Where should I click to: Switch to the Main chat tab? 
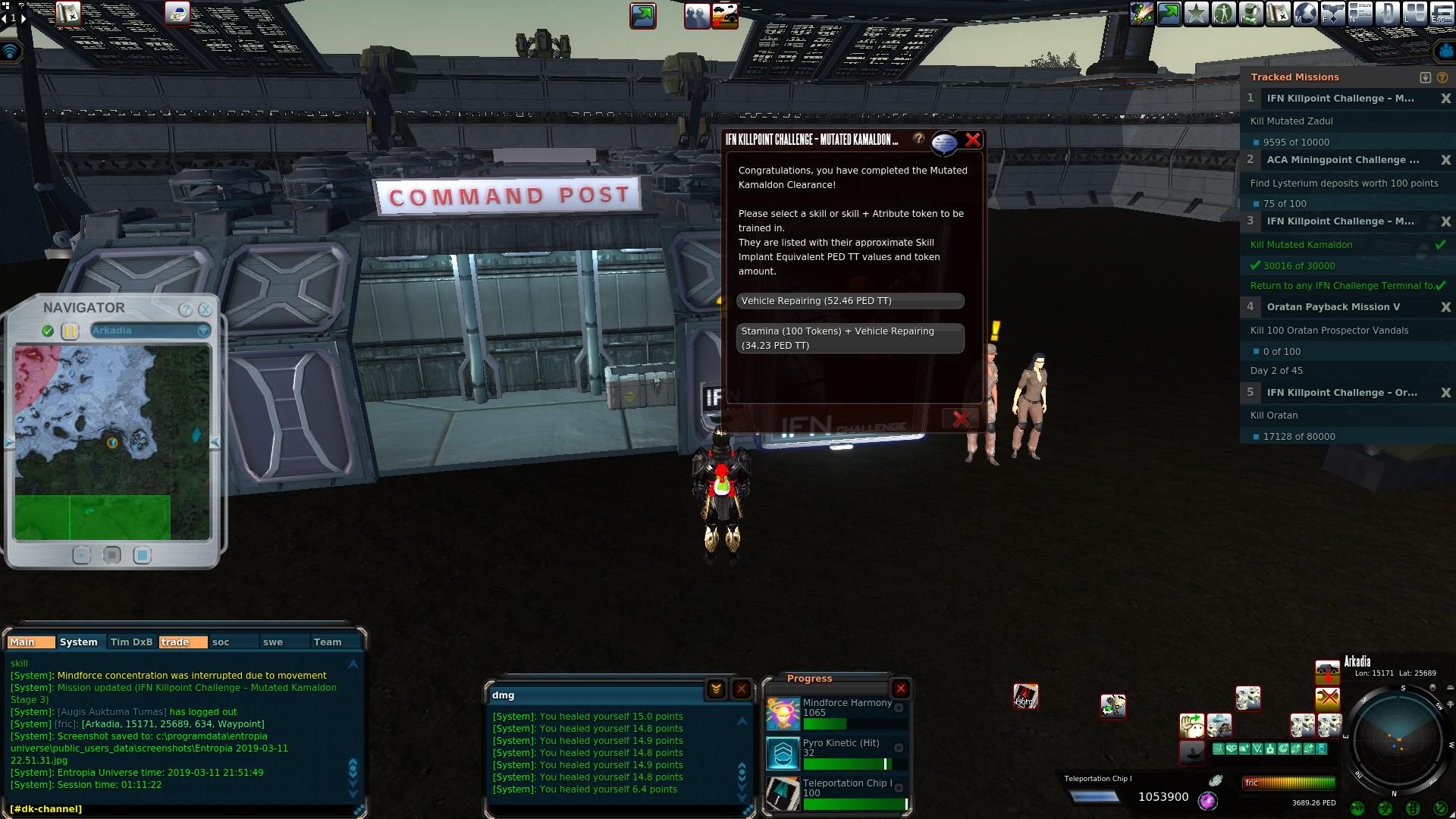(30, 642)
